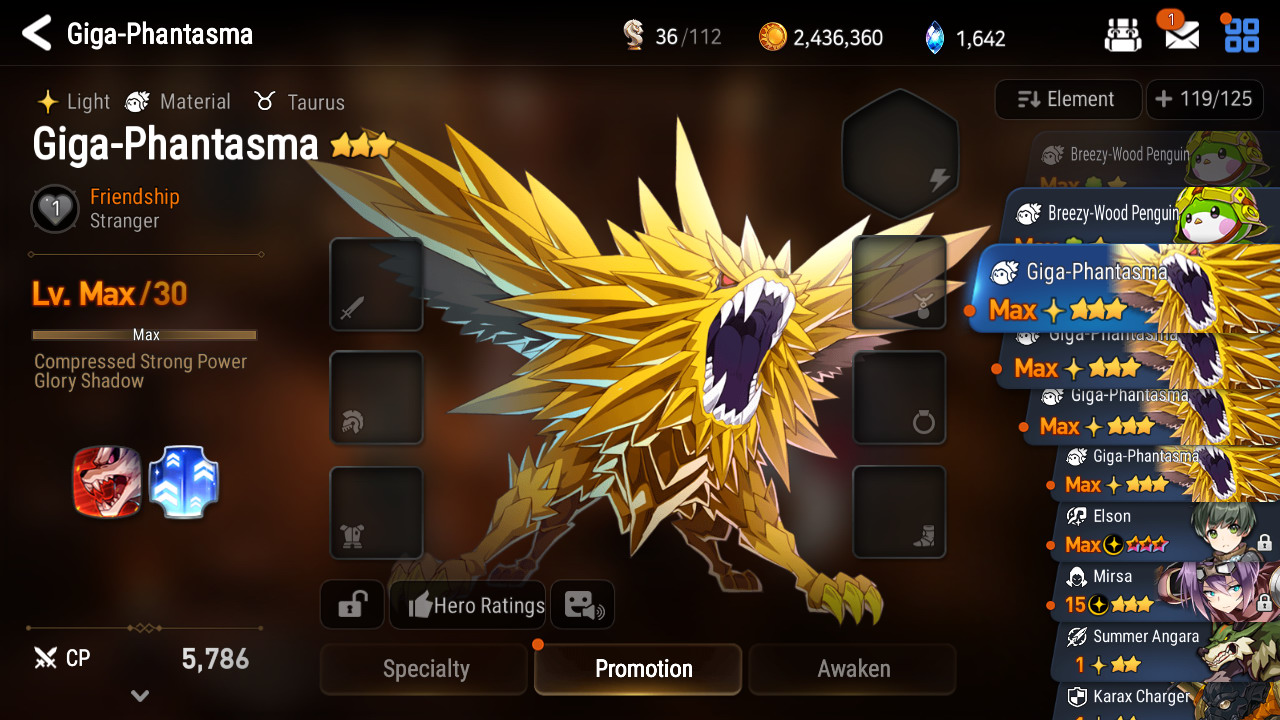Switch to the Specialty tab
The width and height of the screenshot is (1280, 720).
[x=425, y=669]
